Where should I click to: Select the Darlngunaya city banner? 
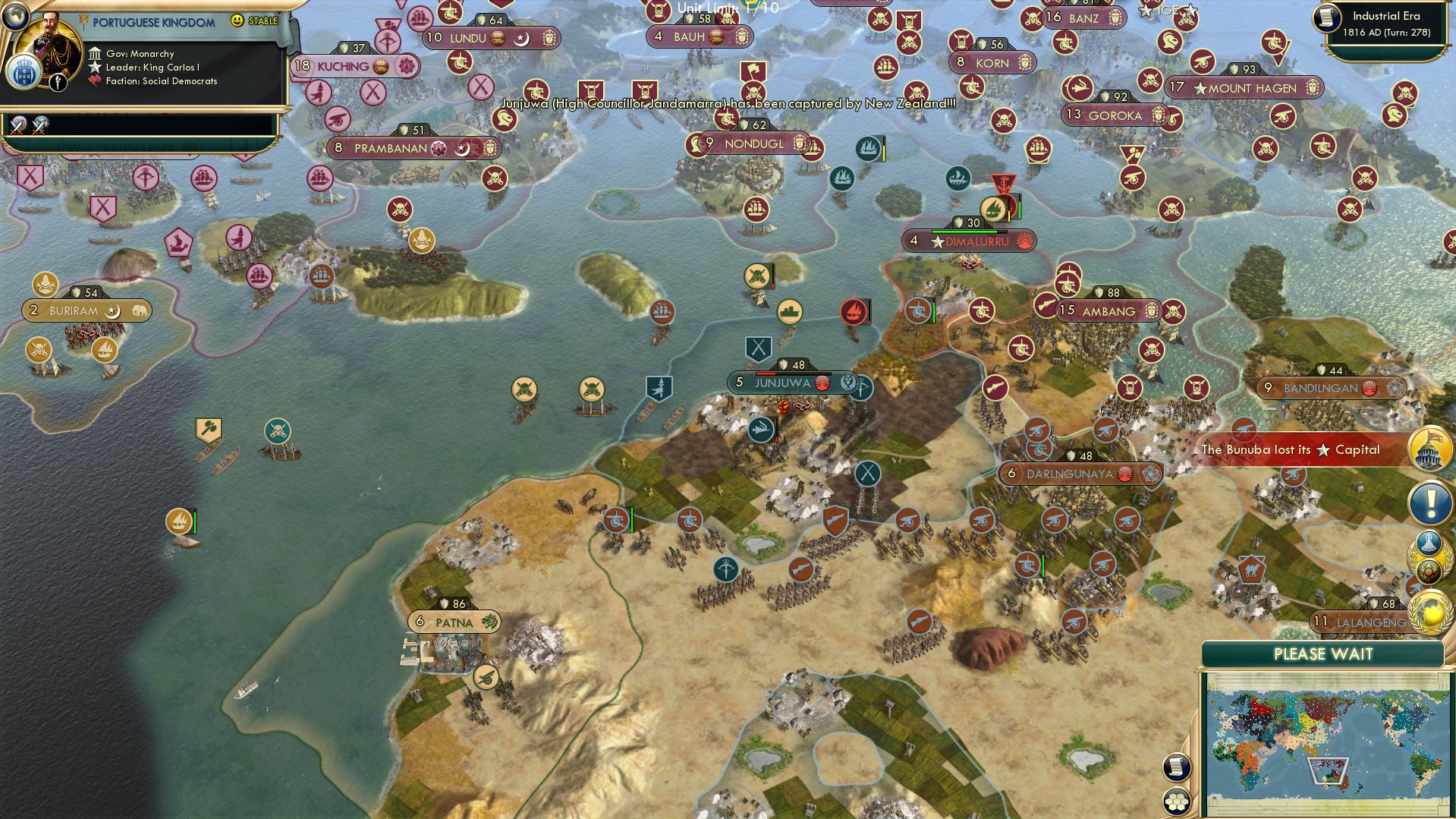coord(1069,474)
